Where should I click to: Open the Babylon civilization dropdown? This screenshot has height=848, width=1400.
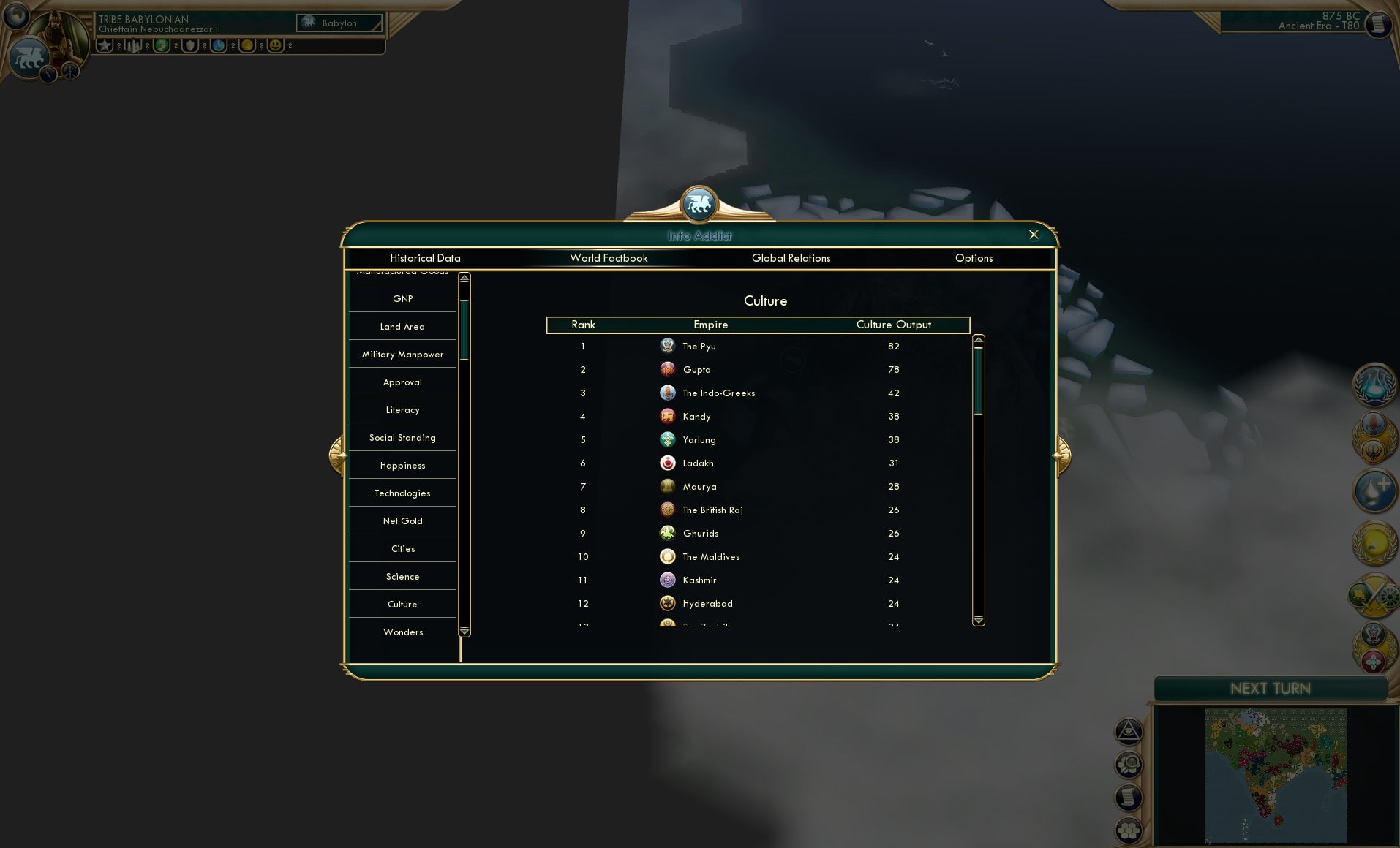(x=339, y=23)
